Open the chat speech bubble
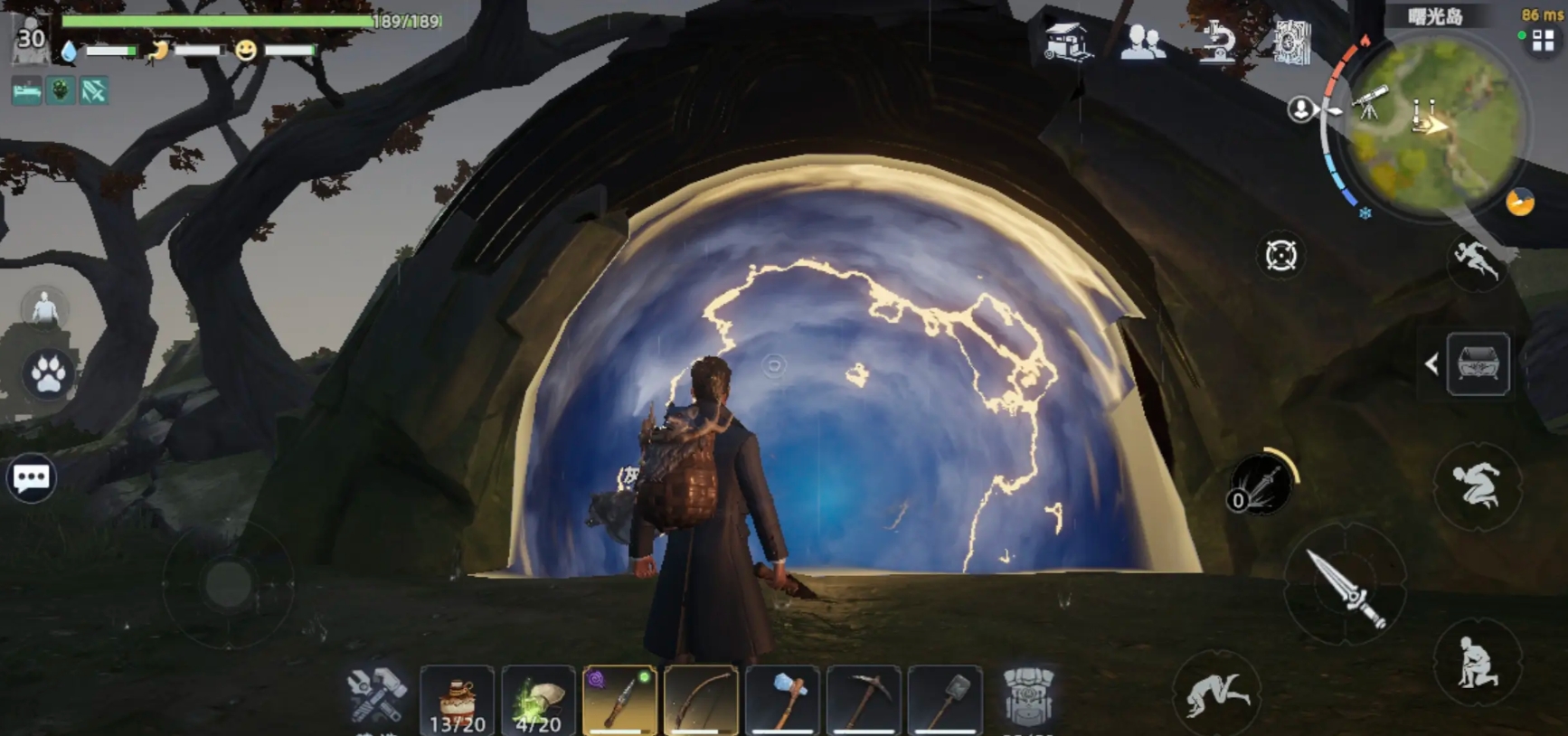The width and height of the screenshot is (1568, 736). click(x=32, y=477)
